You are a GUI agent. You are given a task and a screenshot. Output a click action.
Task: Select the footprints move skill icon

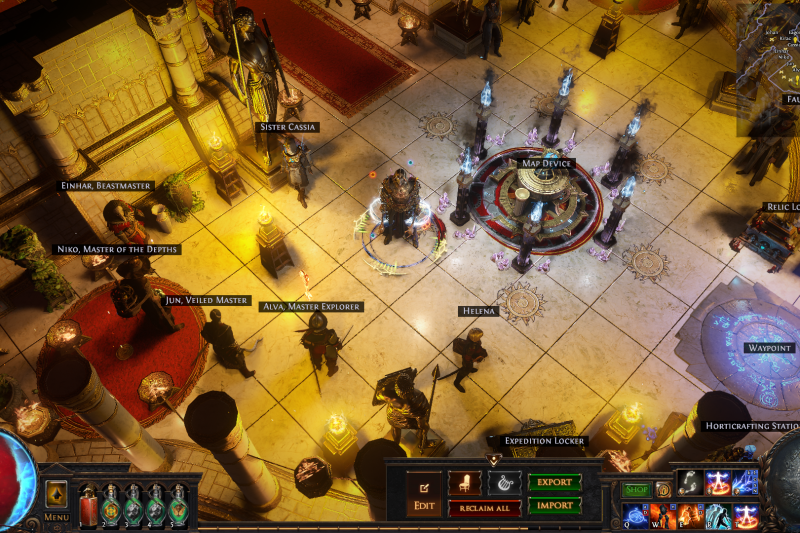(x=689, y=483)
